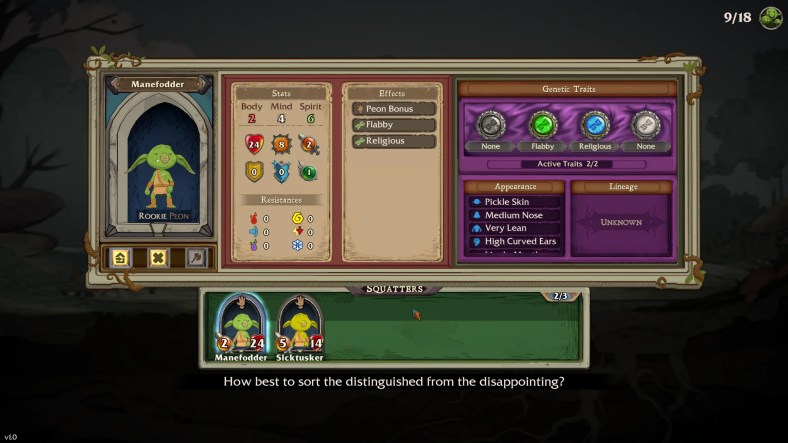Click the goblin population icon beside 9/18
The height and width of the screenshot is (443, 788).
tap(770, 17)
